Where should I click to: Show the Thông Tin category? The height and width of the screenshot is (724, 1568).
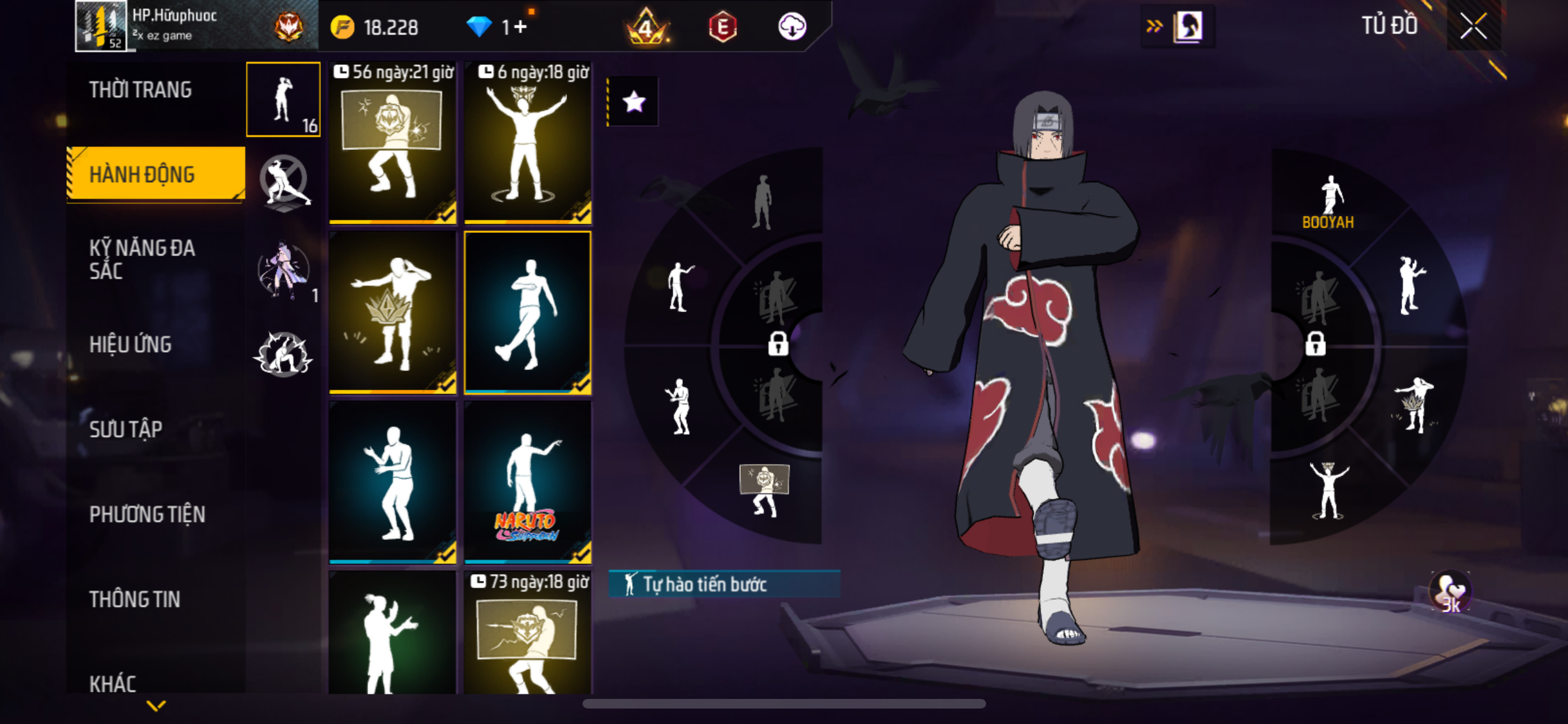(x=135, y=599)
